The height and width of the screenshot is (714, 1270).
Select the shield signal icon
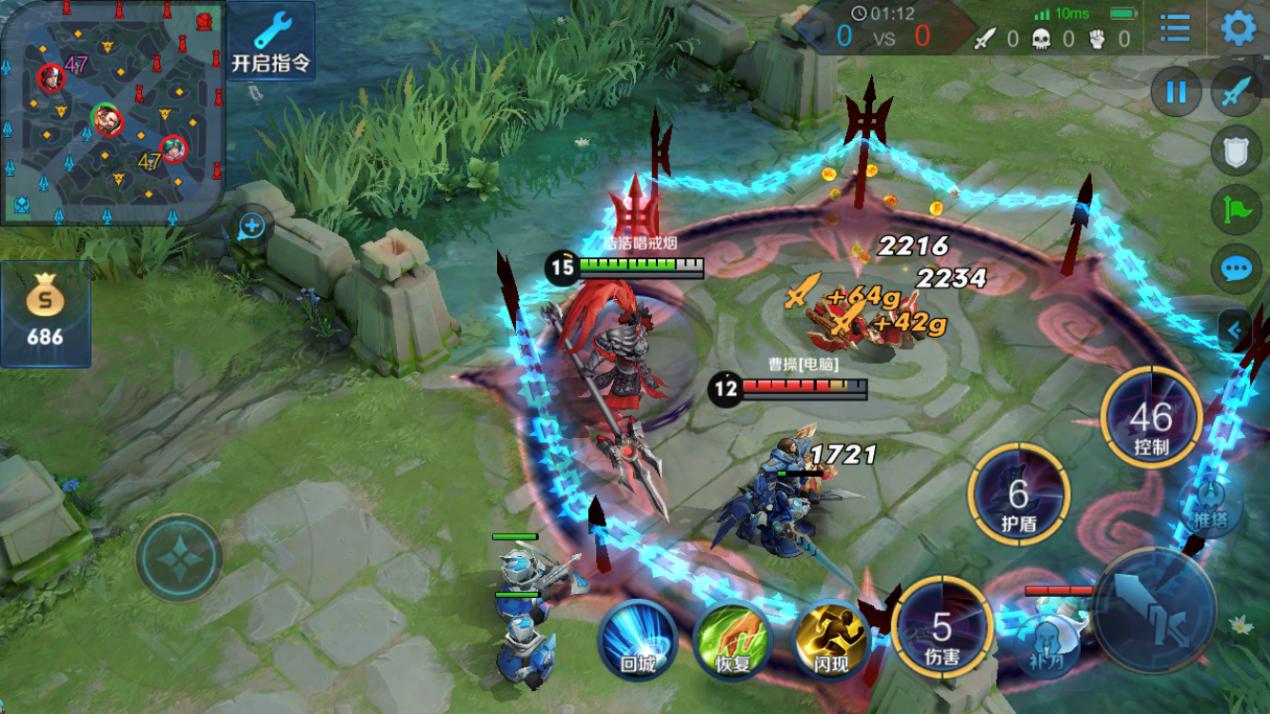tap(1236, 152)
